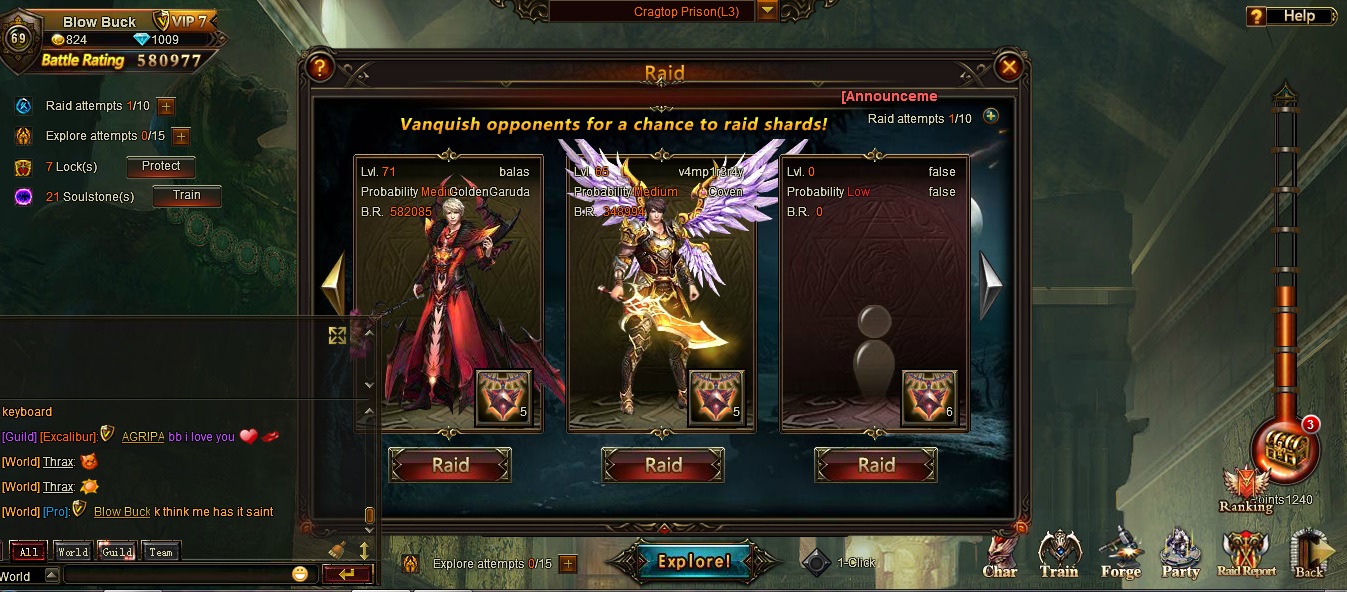Click the Explore! button
Viewport: 1347px width, 592px height.
(694, 561)
